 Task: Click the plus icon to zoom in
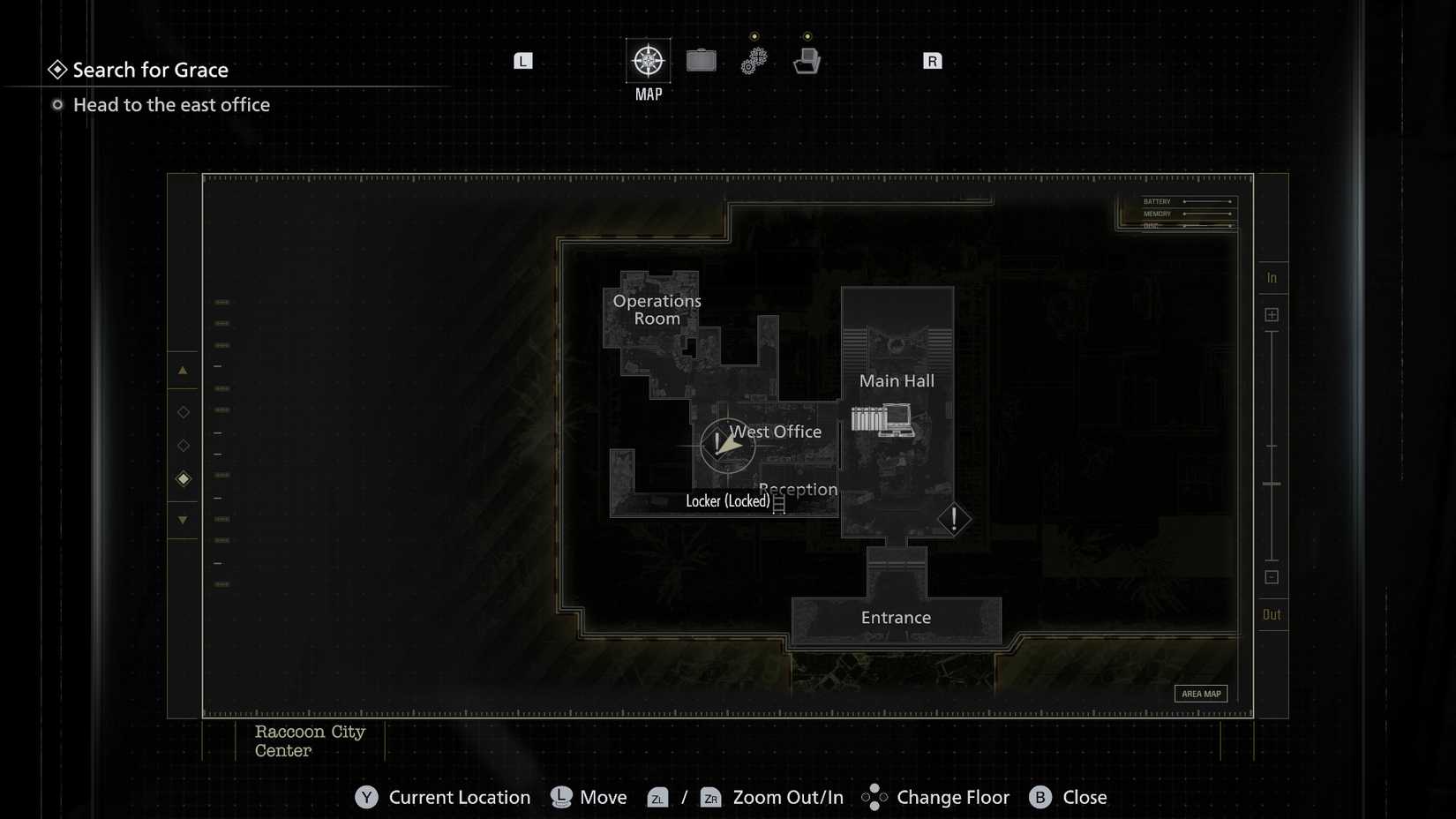(x=1272, y=313)
